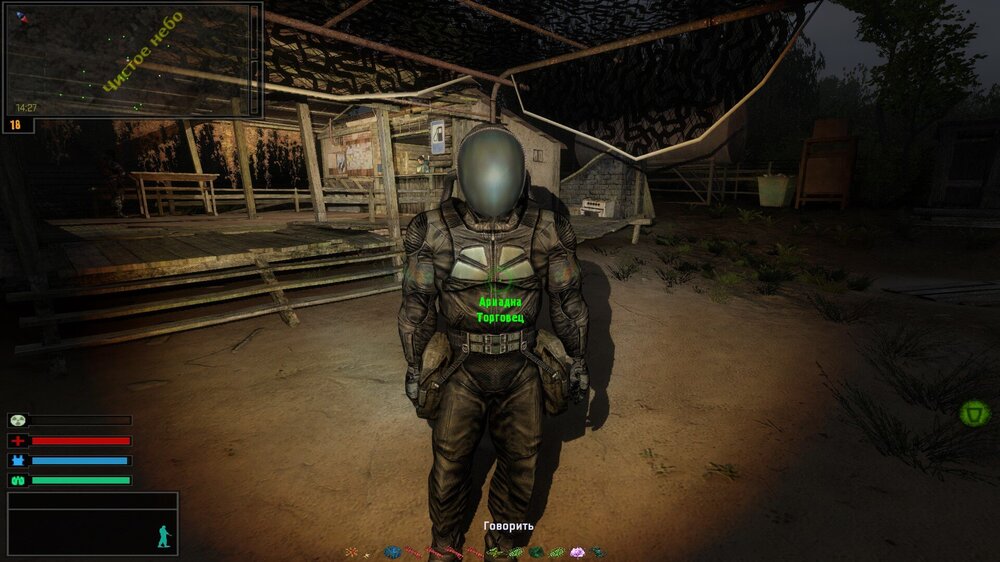
Task: Click the red-blue compass arrow on minimap
Action: click(x=22, y=17)
